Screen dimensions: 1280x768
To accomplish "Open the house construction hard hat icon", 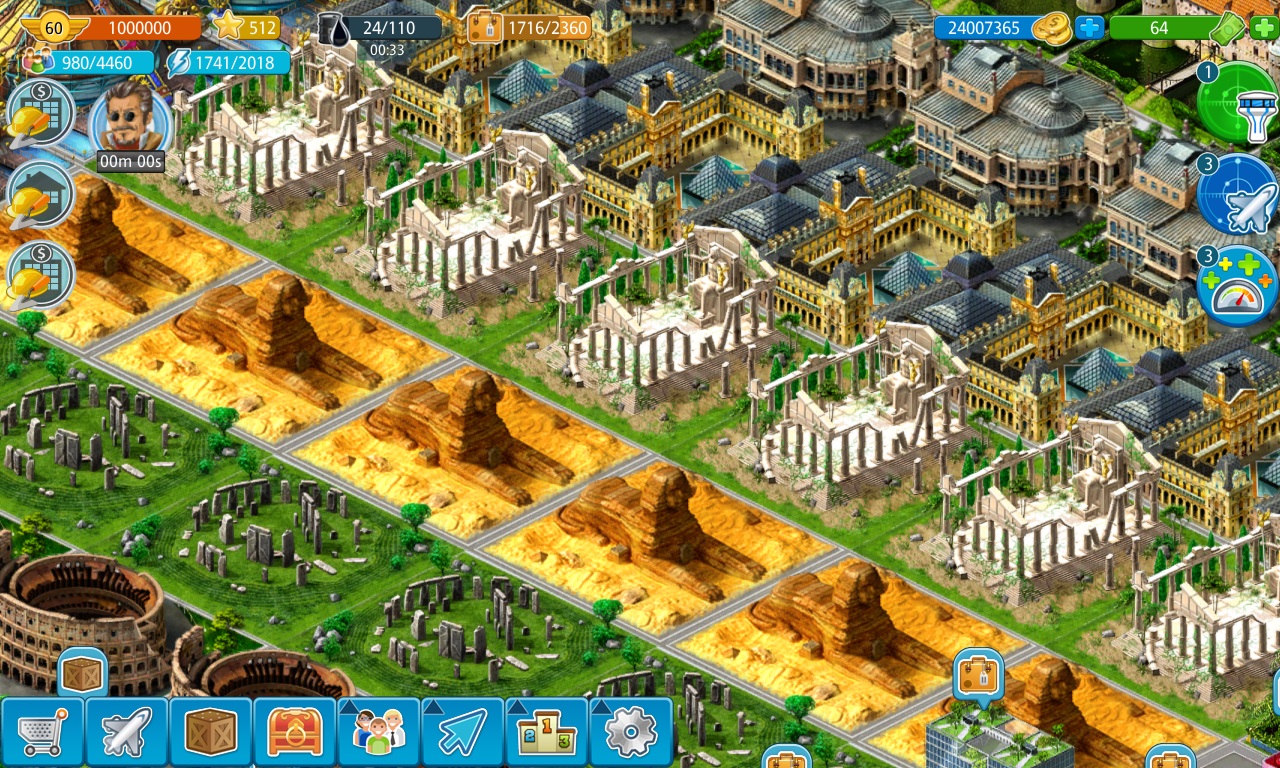I will pos(40,195).
